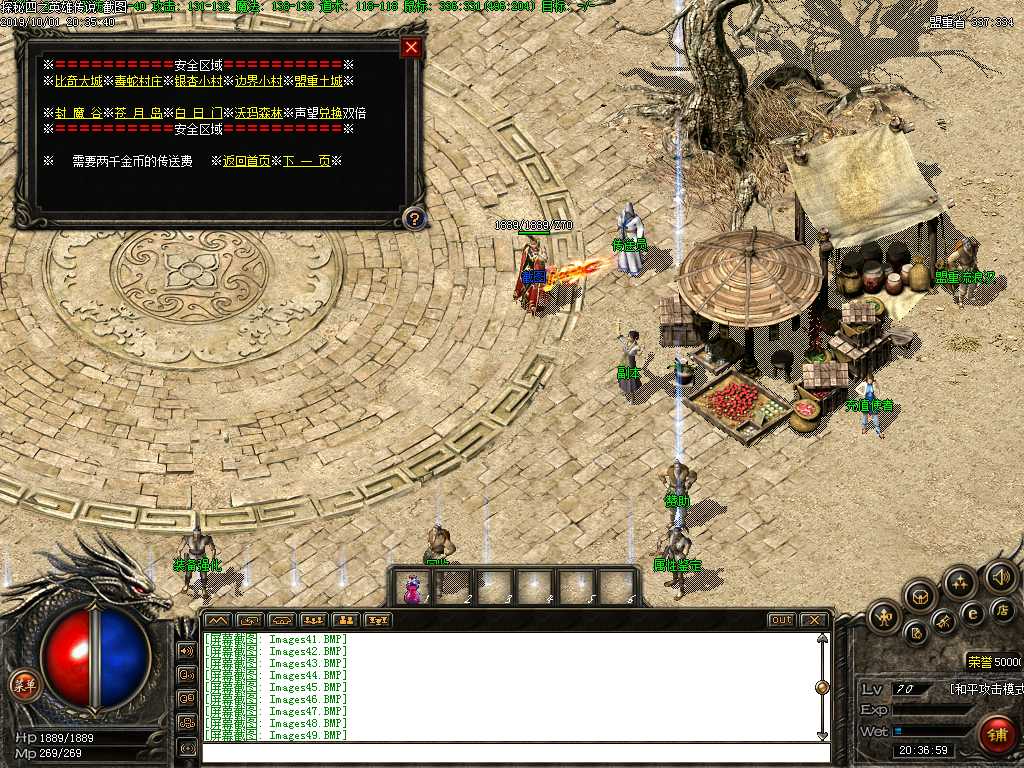This screenshot has width=1024, height=768.
Task: Open the 店 store round icon
Action: click(x=1002, y=610)
